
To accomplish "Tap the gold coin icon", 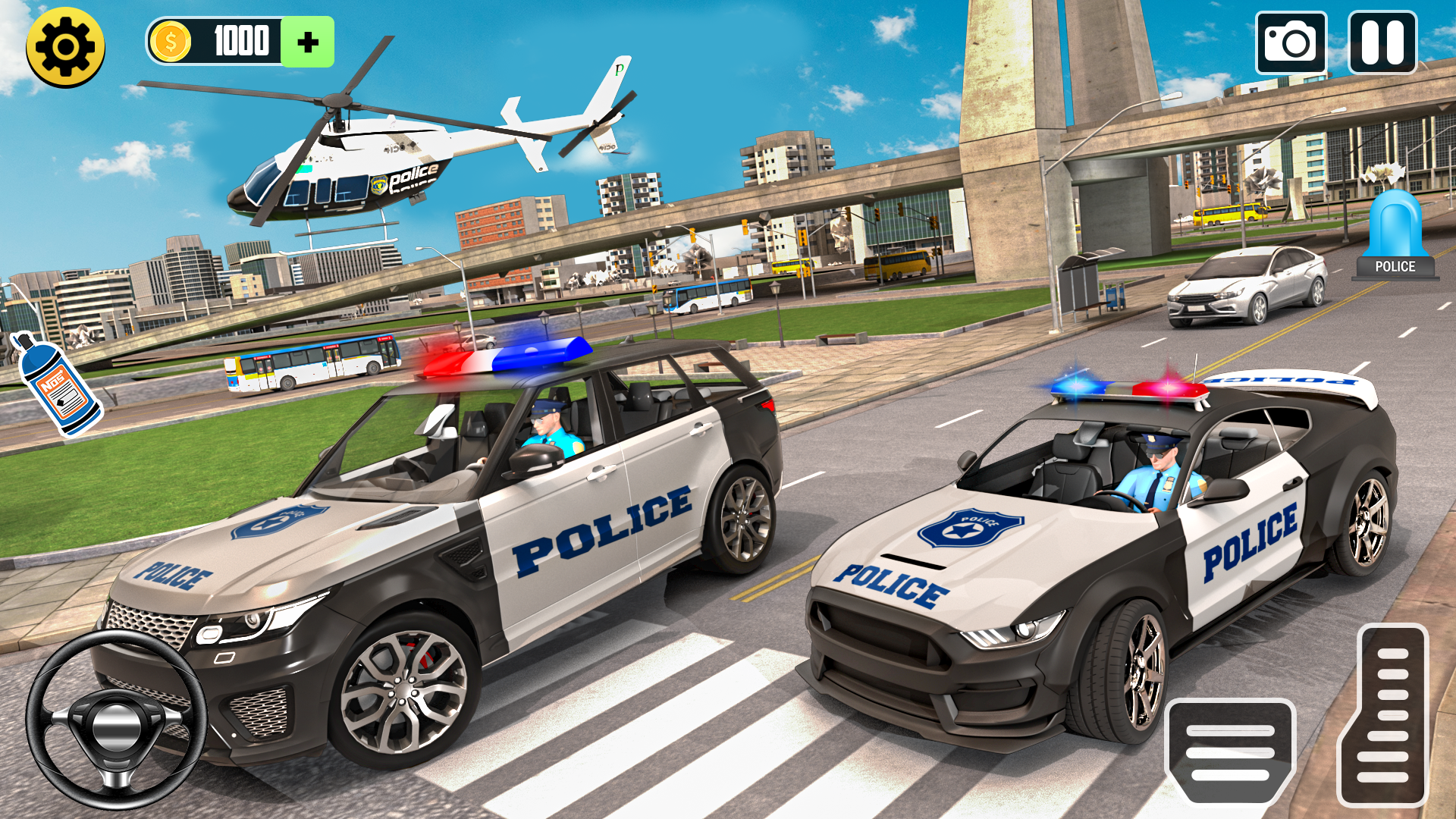I will pos(171,42).
